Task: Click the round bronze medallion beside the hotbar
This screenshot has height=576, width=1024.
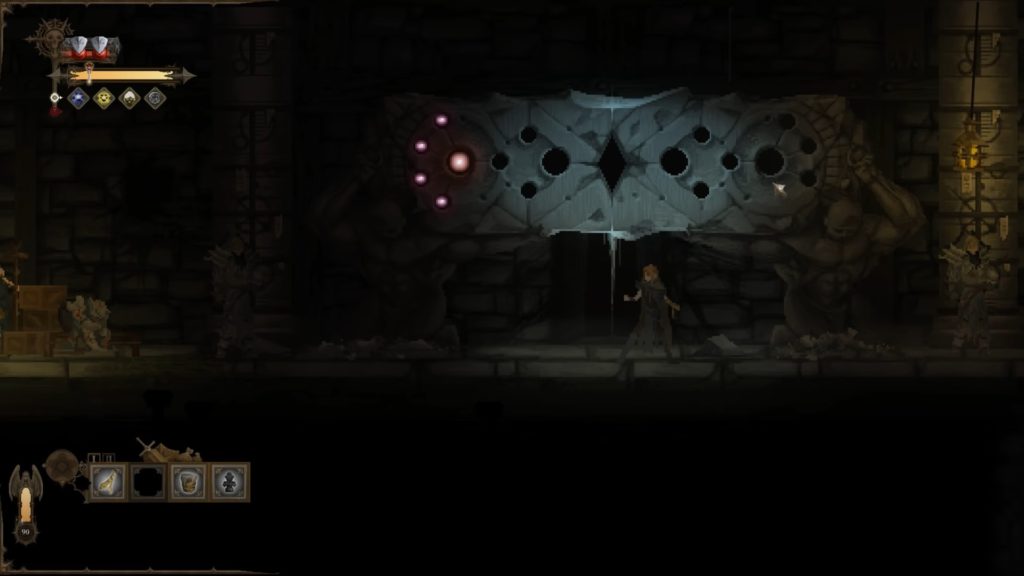Action: [x=62, y=464]
